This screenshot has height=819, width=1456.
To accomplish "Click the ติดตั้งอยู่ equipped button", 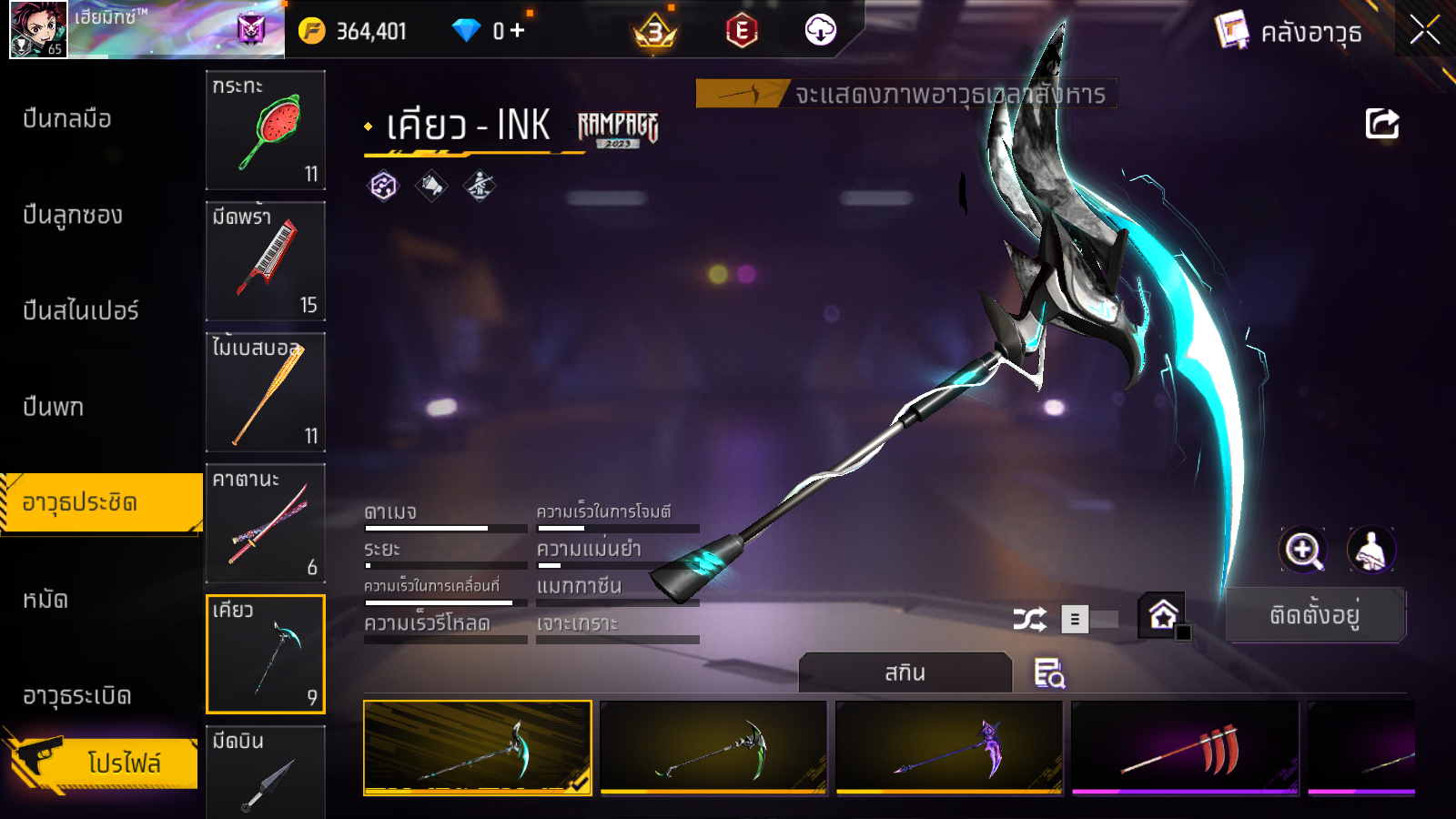I will [x=1315, y=615].
